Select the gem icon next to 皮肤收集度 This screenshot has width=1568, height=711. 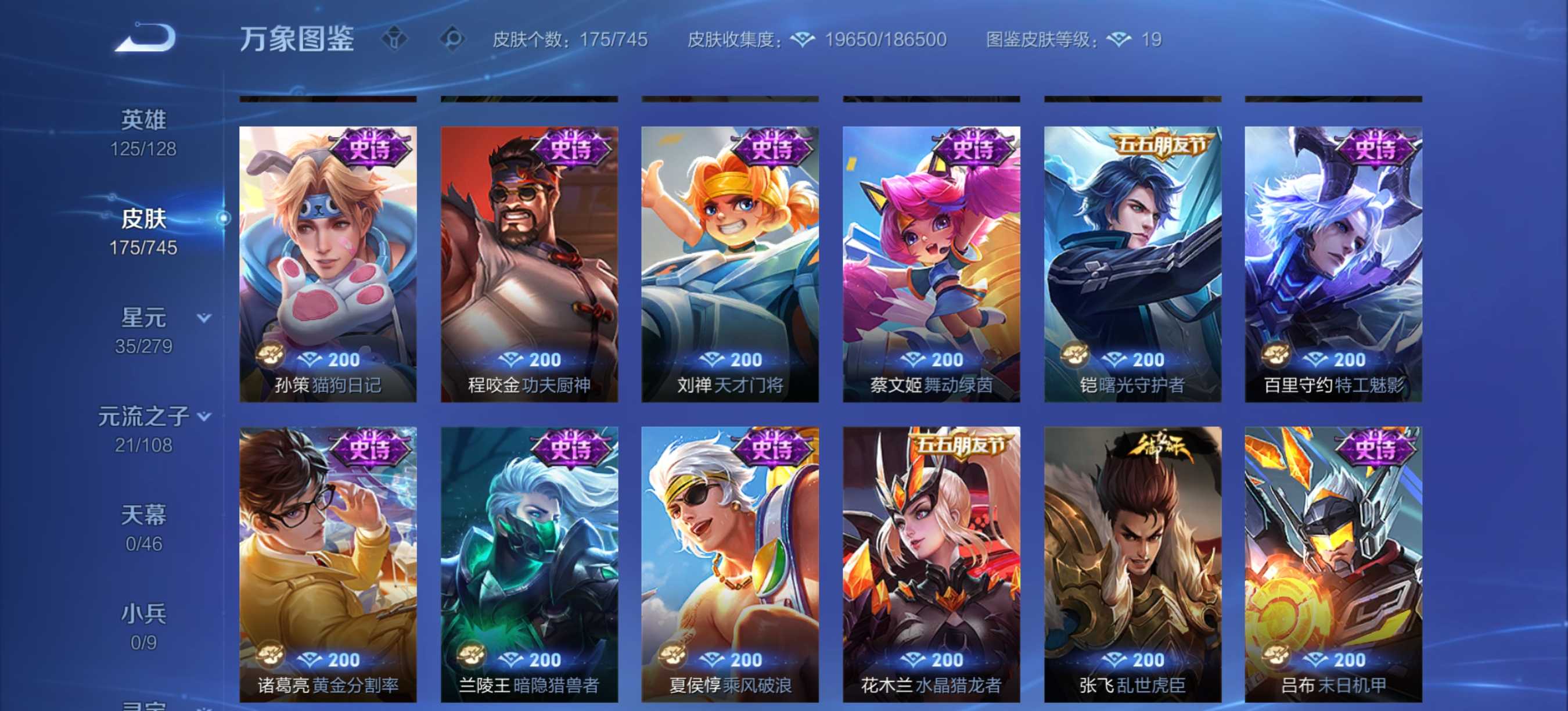803,38
